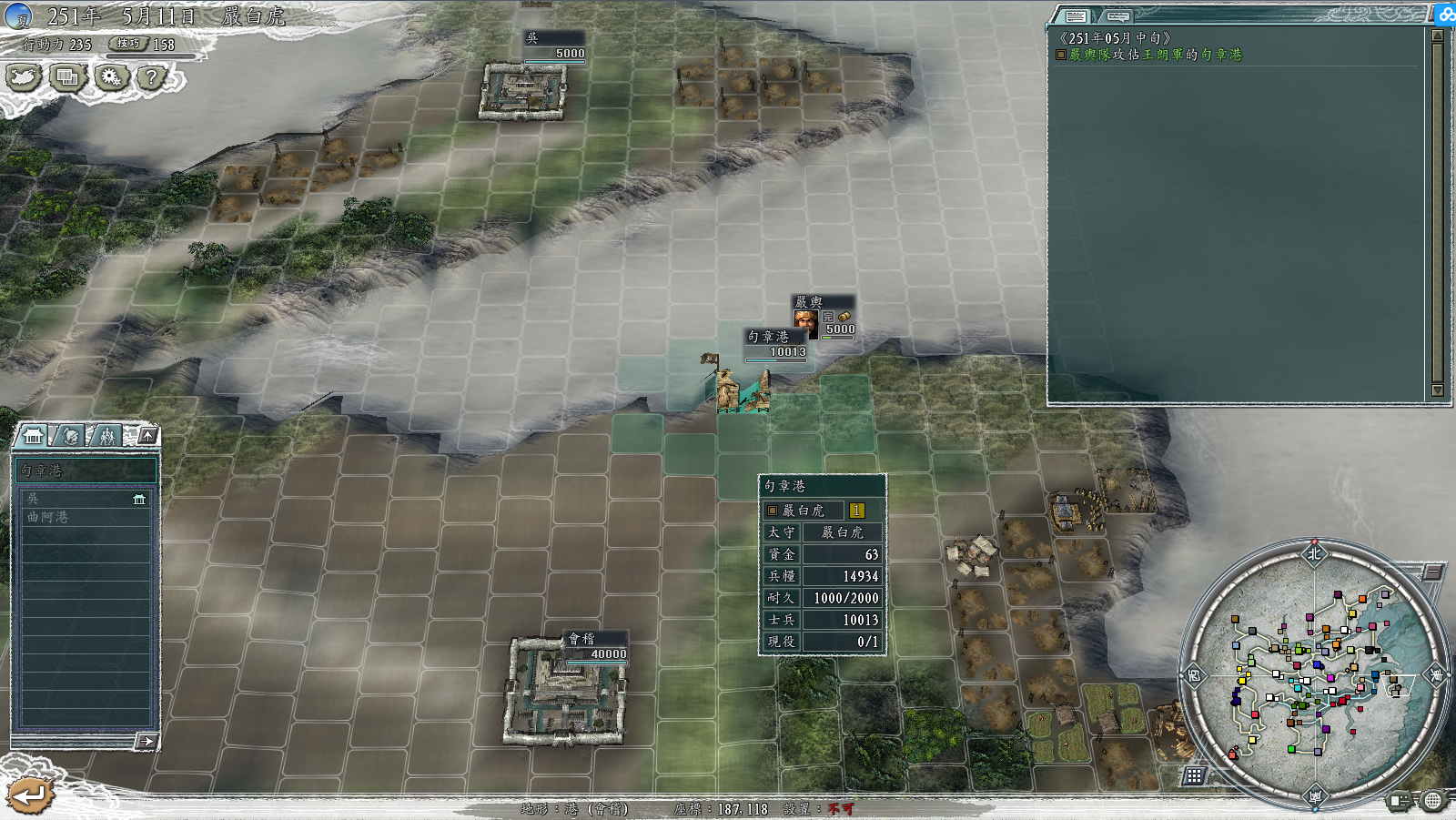
Task: Toggle the grid display button beside minimap
Action: pyautogui.click(x=1194, y=775)
